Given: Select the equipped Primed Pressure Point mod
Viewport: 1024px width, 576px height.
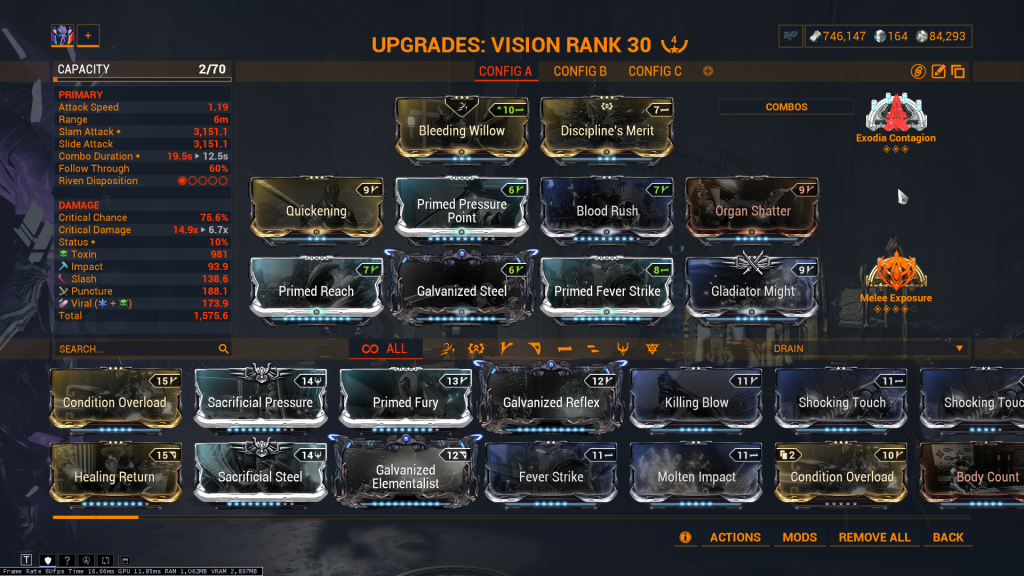Looking at the screenshot, I should (x=462, y=211).
